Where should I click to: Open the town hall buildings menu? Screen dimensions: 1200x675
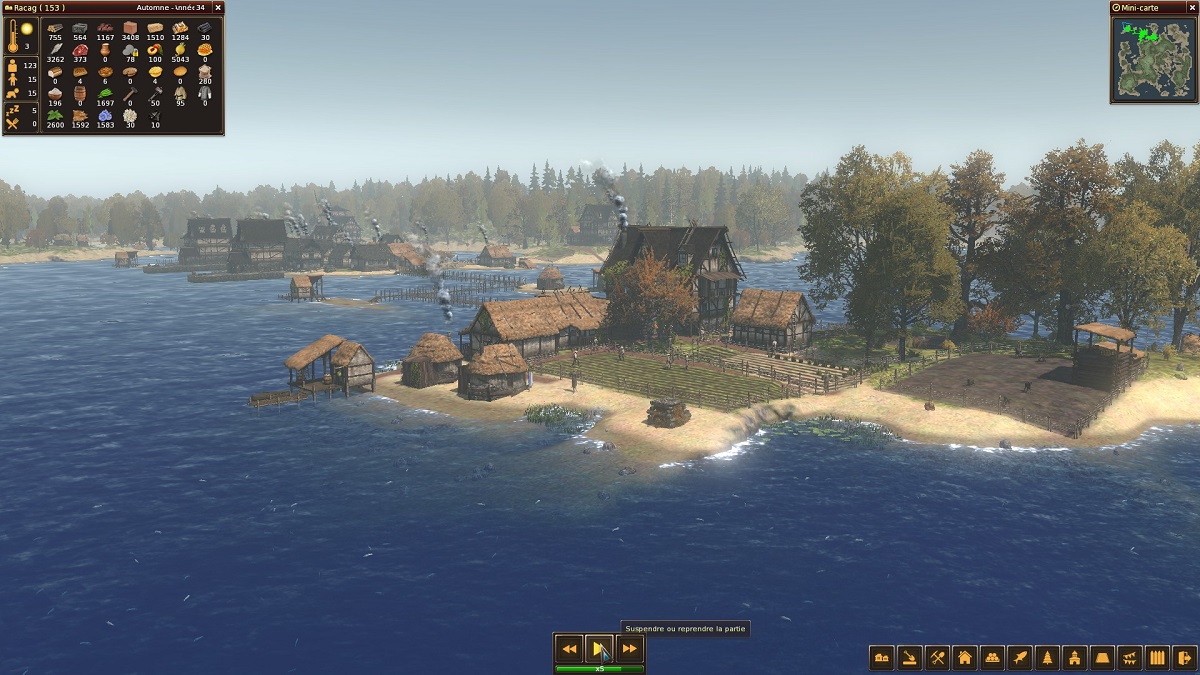(x=1075, y=658)
